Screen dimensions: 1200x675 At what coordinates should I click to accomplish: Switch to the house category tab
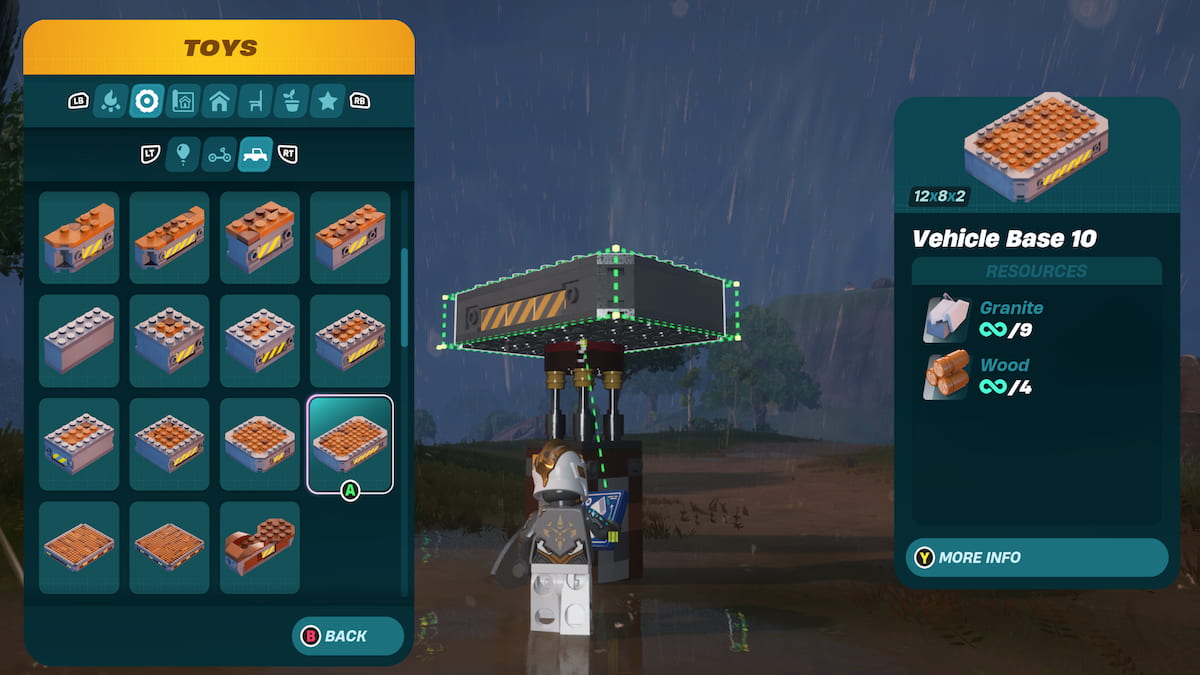219,100
